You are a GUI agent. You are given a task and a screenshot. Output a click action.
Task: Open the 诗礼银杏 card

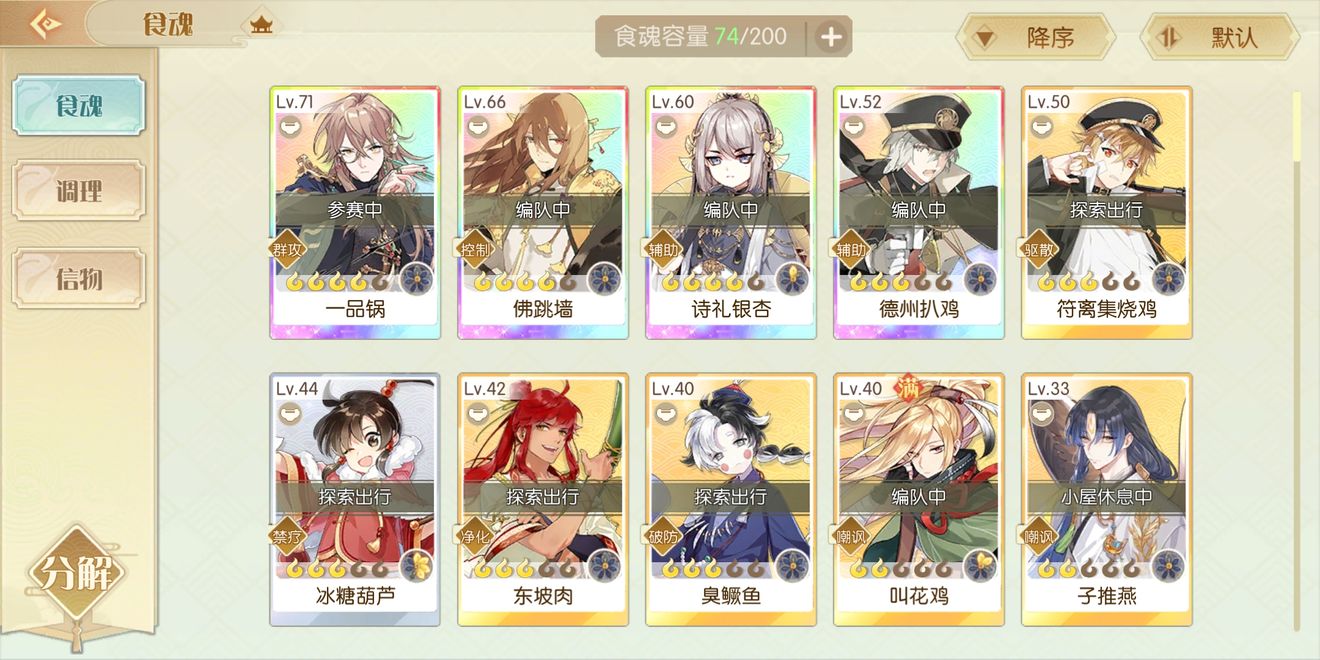[x=731, y=212]
